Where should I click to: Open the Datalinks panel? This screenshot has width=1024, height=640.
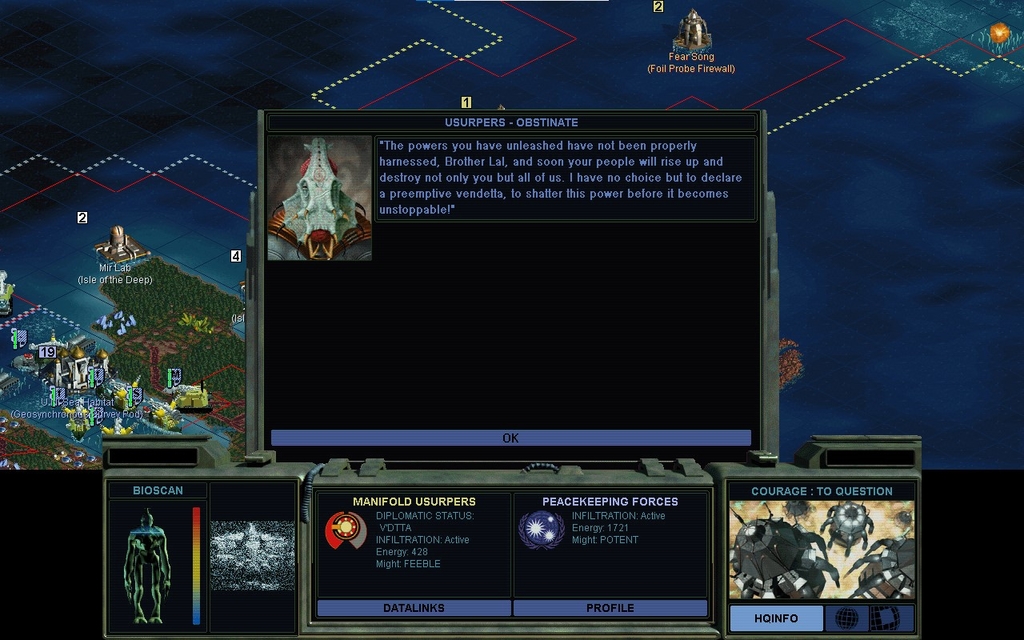click(414, 608)
